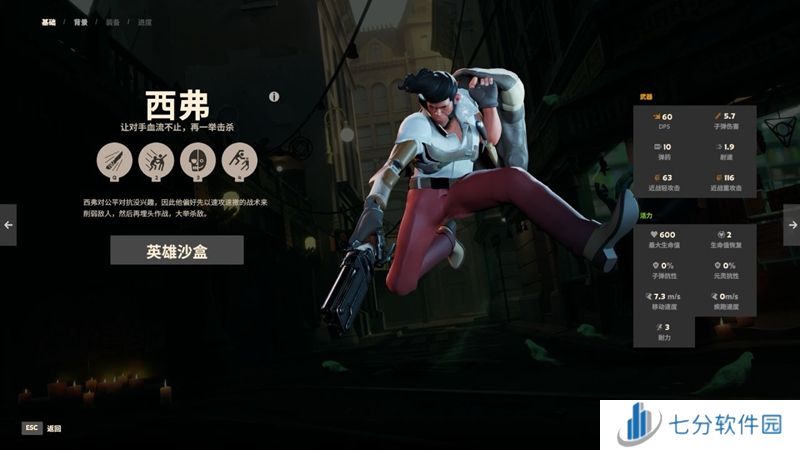Go to the next hero with right arrow
800x450 pixels.
(792, 225)
